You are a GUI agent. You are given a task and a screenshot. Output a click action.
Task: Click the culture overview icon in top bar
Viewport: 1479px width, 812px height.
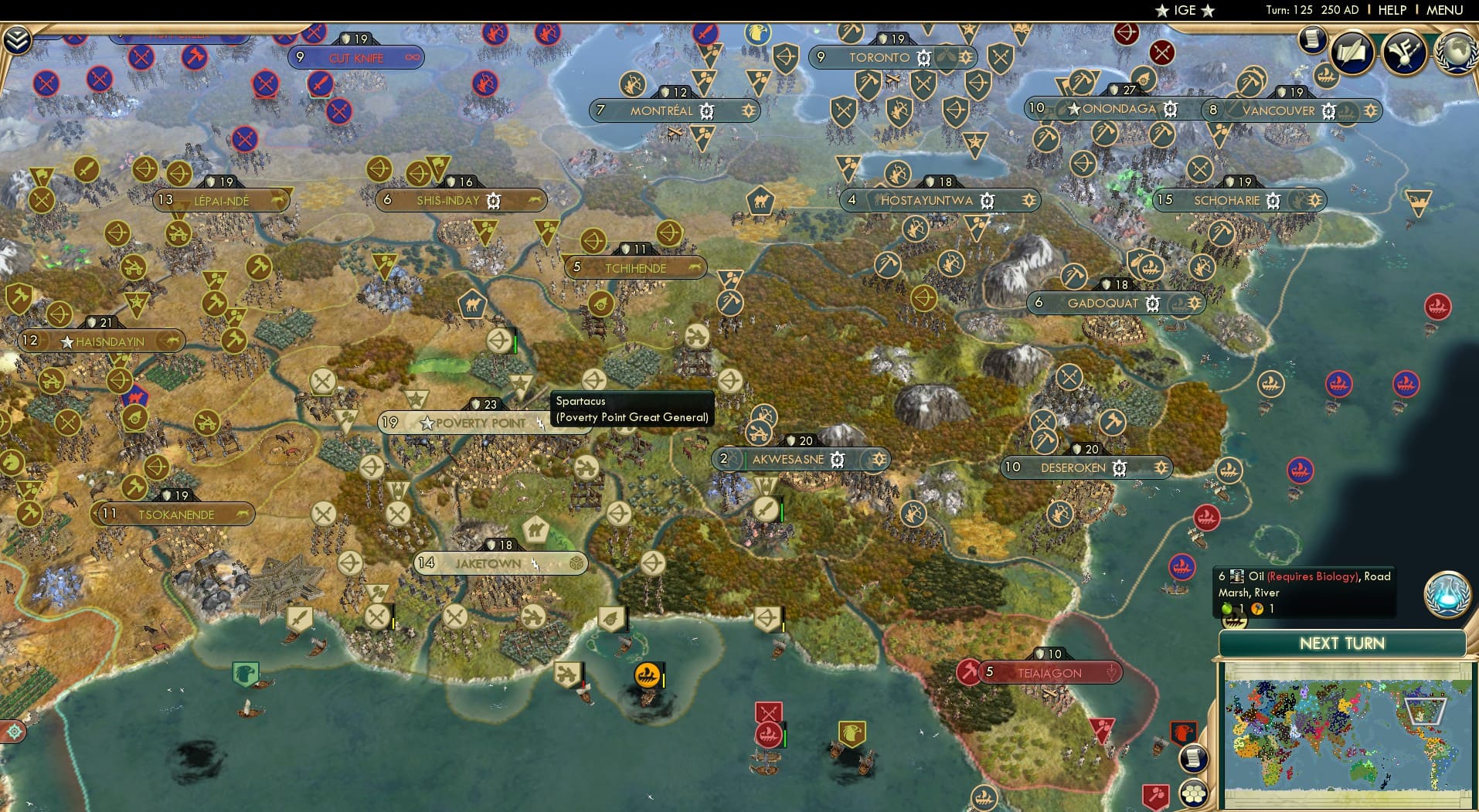[x=1405, y=53]
